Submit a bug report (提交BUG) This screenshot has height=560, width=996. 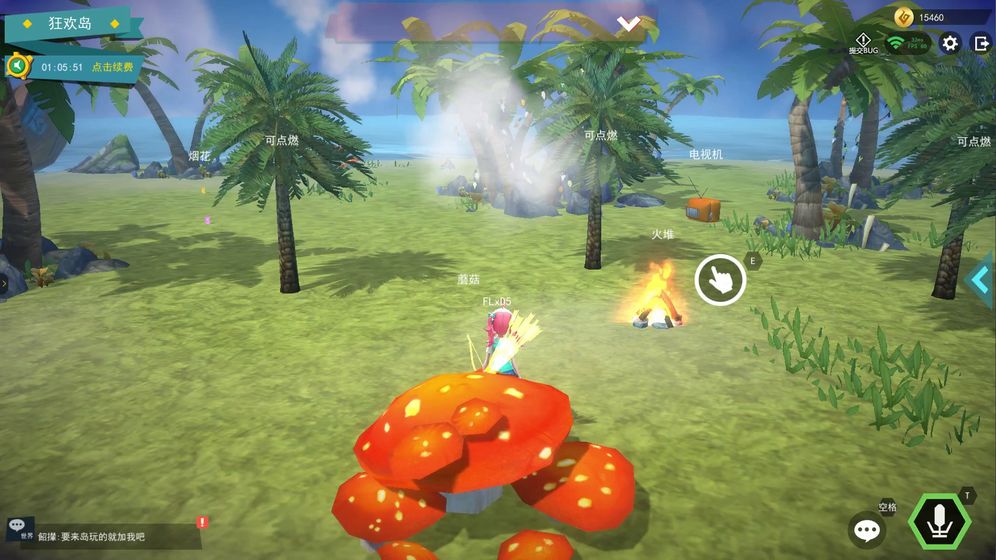pyautogui.click(x=863, y=43)
